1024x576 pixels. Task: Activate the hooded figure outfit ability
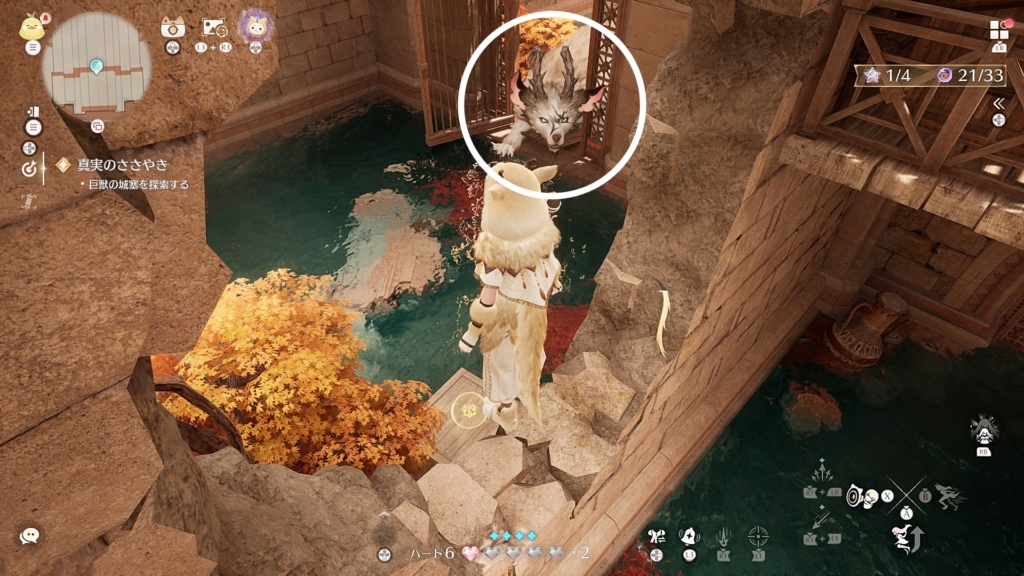click(x=981, y=430)
